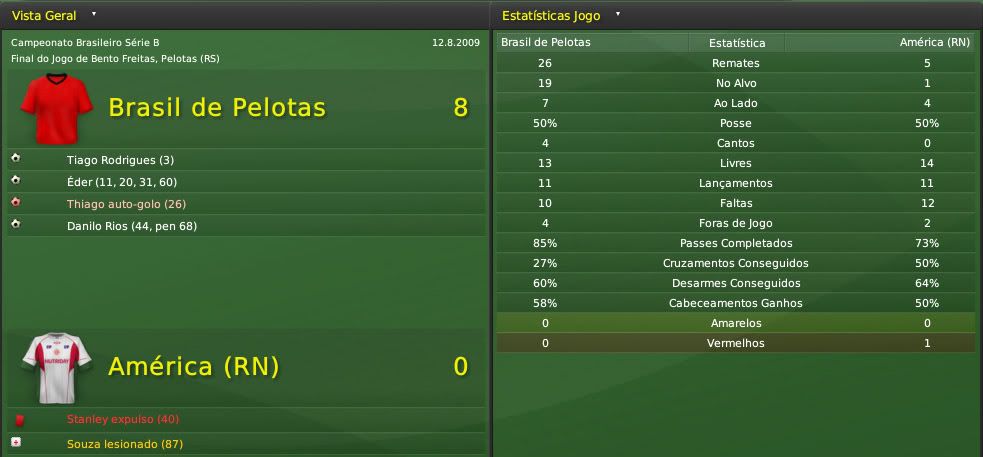This screenshot has width=983, height=457.
Task: Select the América (RN) team name
Action: tap(193, 367)
